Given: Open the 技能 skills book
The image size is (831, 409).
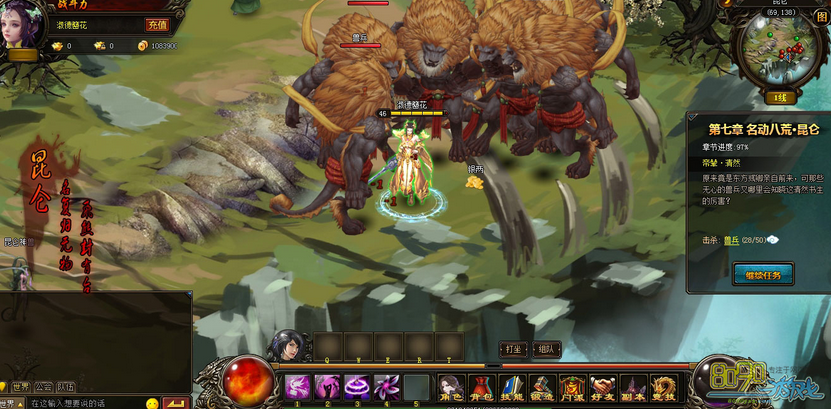Looking at the screenshot, I should pos(512,388).
